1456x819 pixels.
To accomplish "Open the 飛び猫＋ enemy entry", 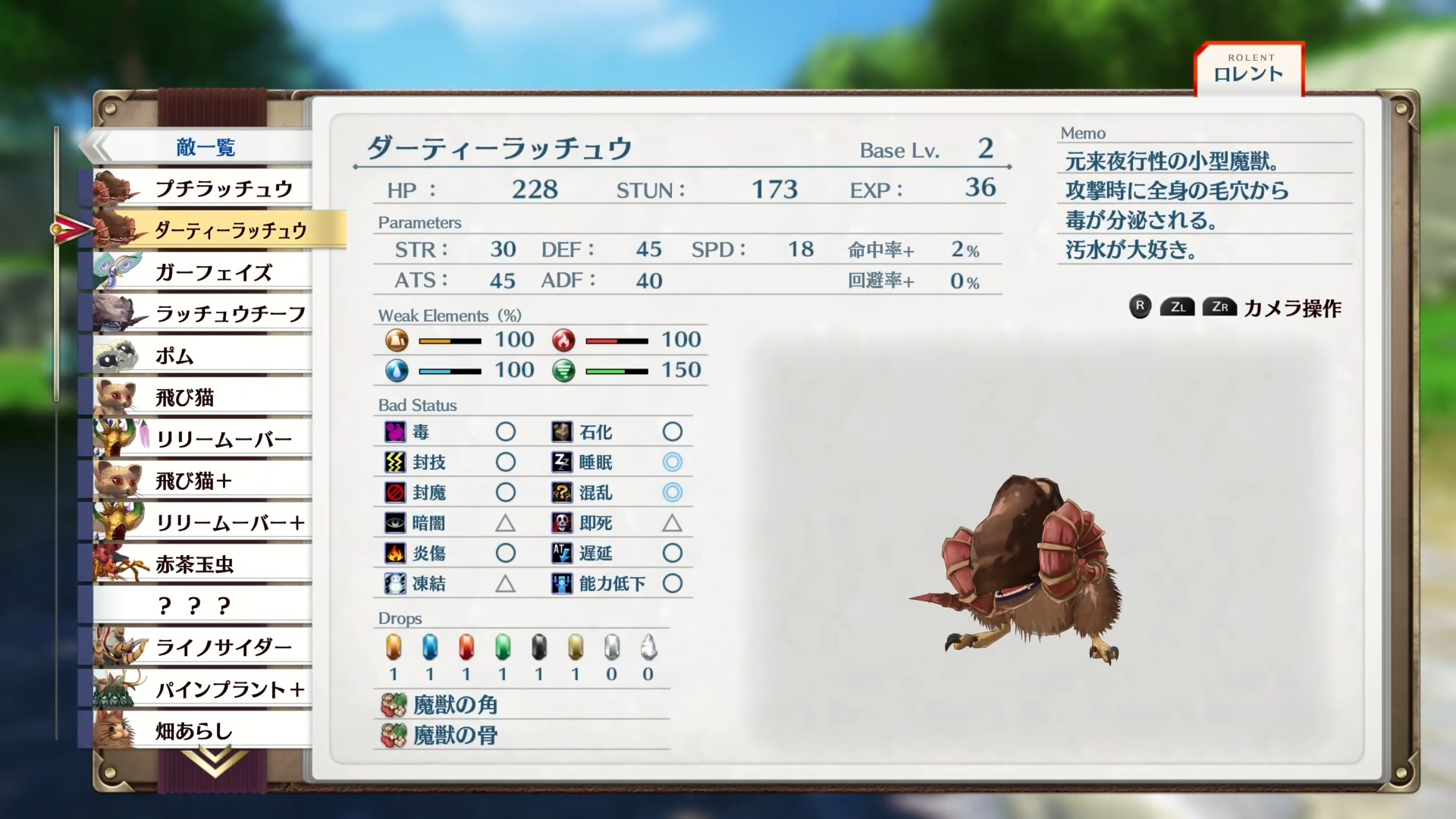I will pyautogui.click(x=205, y=481).
